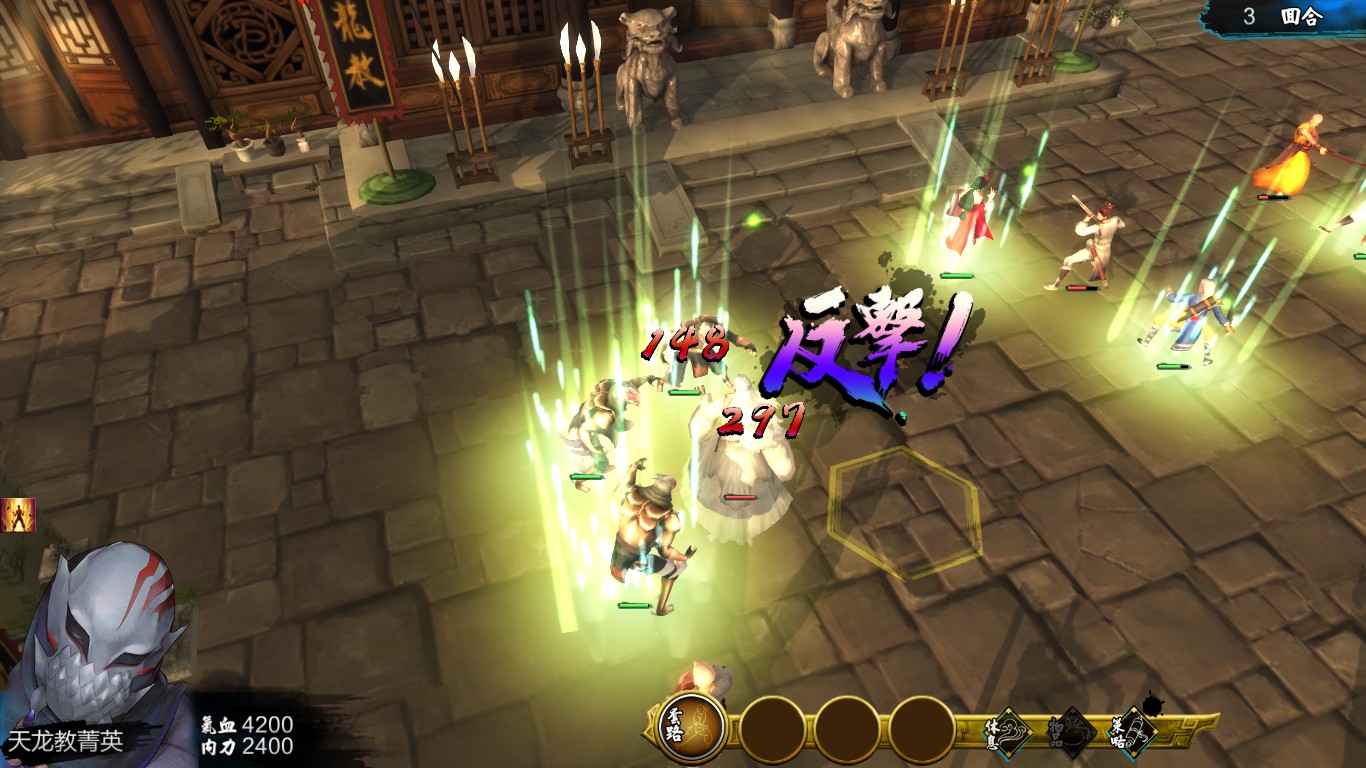The height and width of the screenshot is (768, 1366).
Task: Click the glowing fighter status buff icon
Action: [18, 515]
